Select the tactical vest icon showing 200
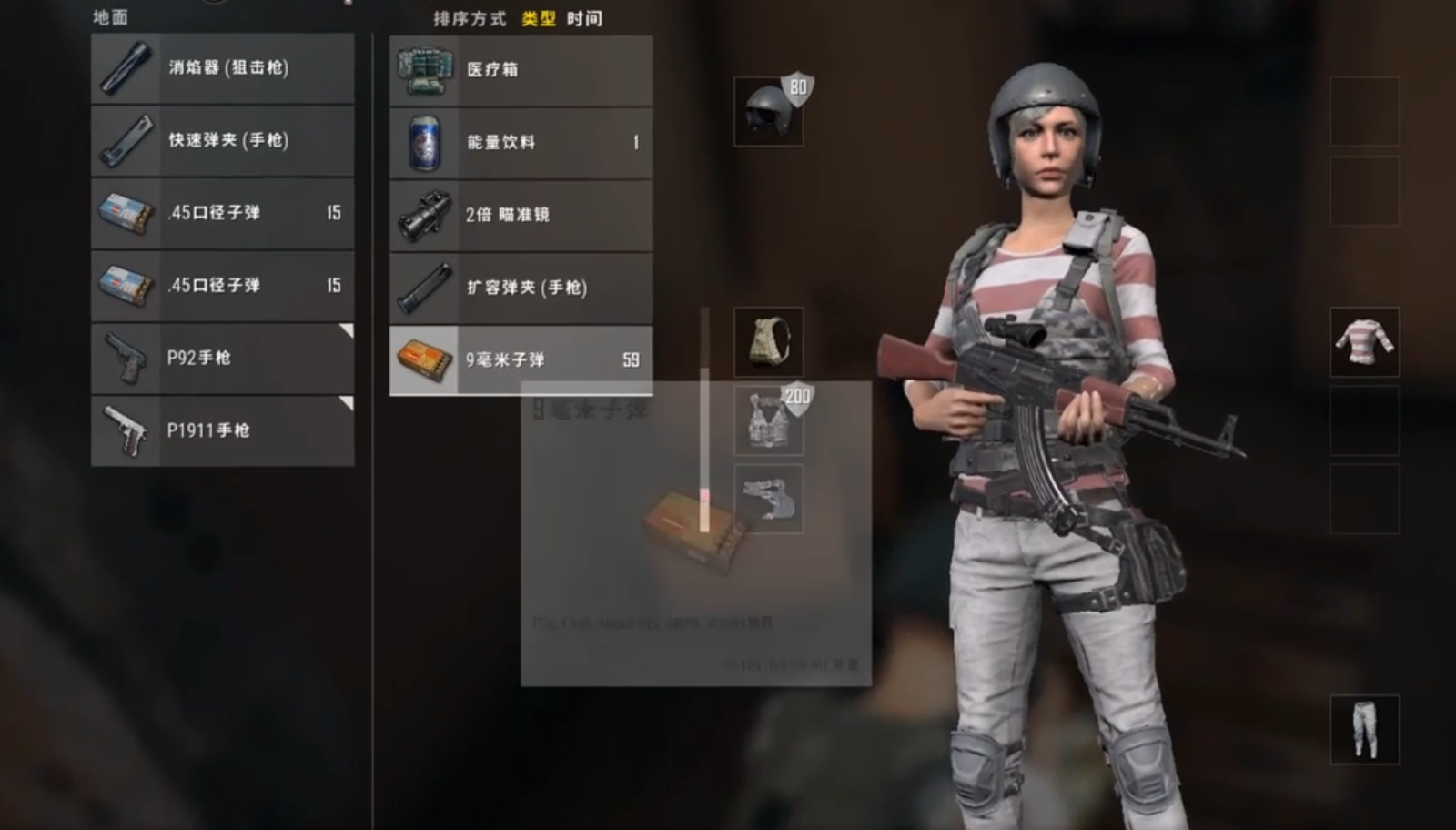The image size is (1456, 830). pyautogui.click(x=769, y=420)
